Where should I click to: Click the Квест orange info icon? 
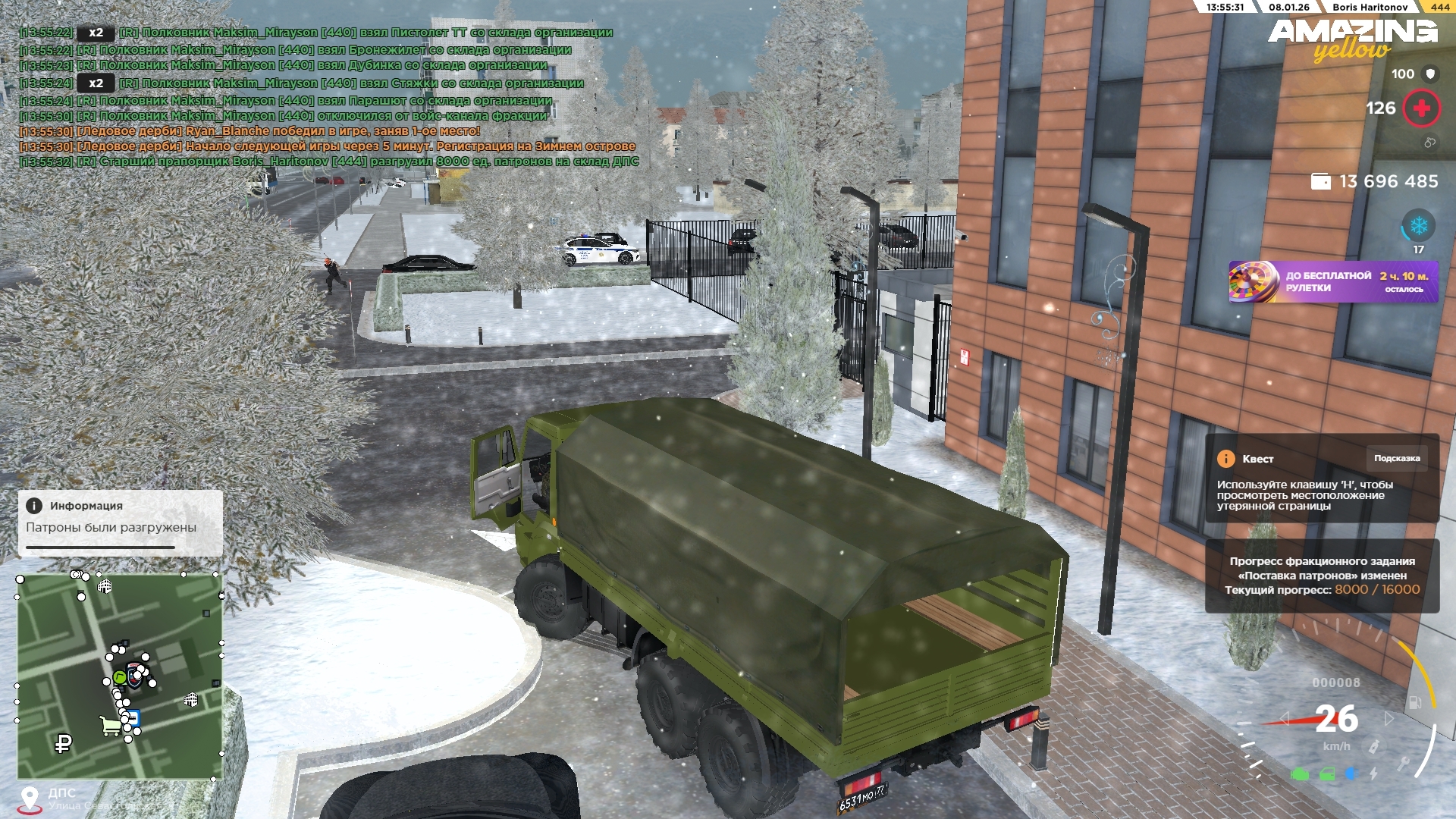(x=1225, y=459)
